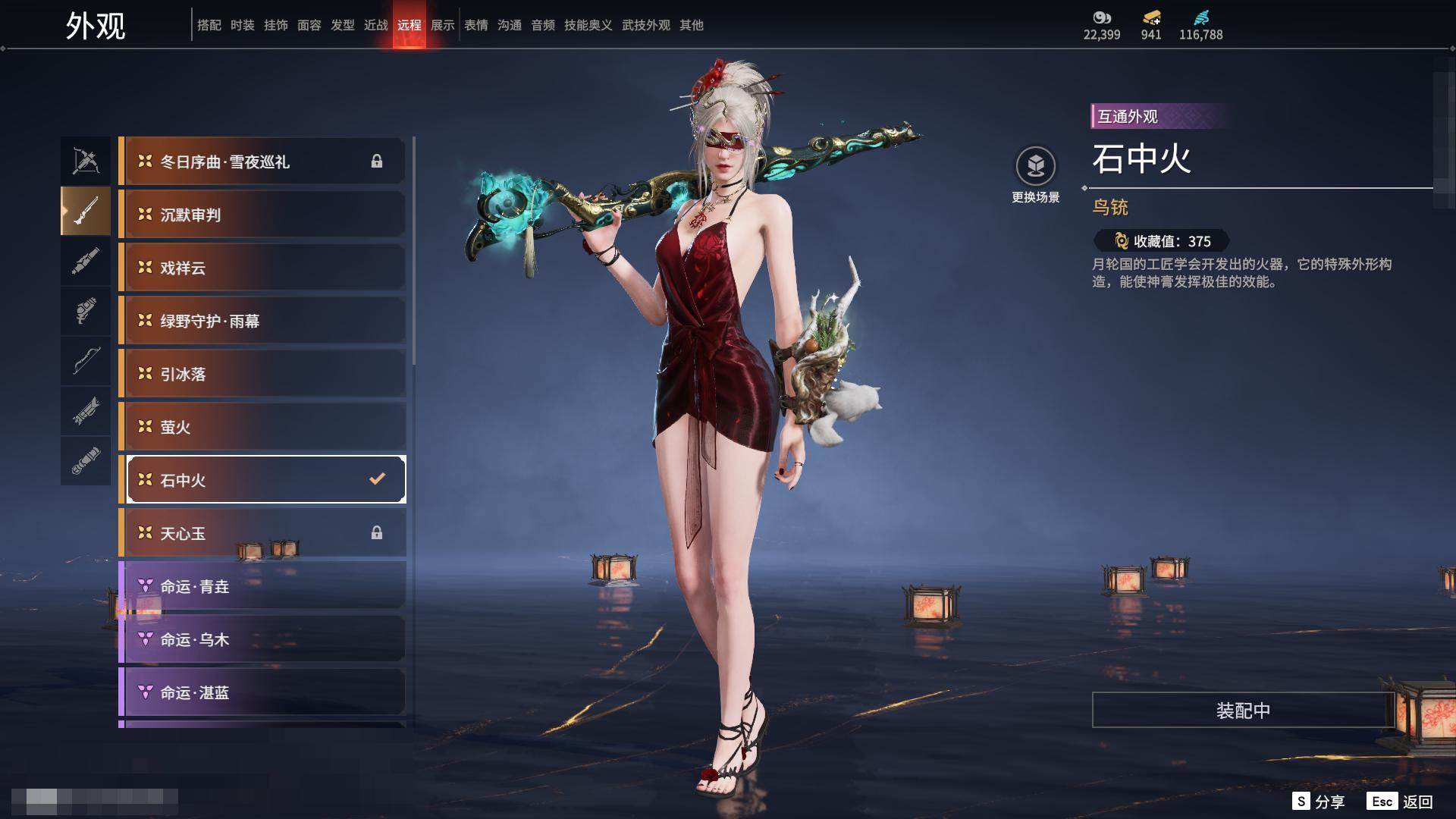Open the 表情 tab
This screenshot has height=819, width=1456.
[x=475, y=25]
